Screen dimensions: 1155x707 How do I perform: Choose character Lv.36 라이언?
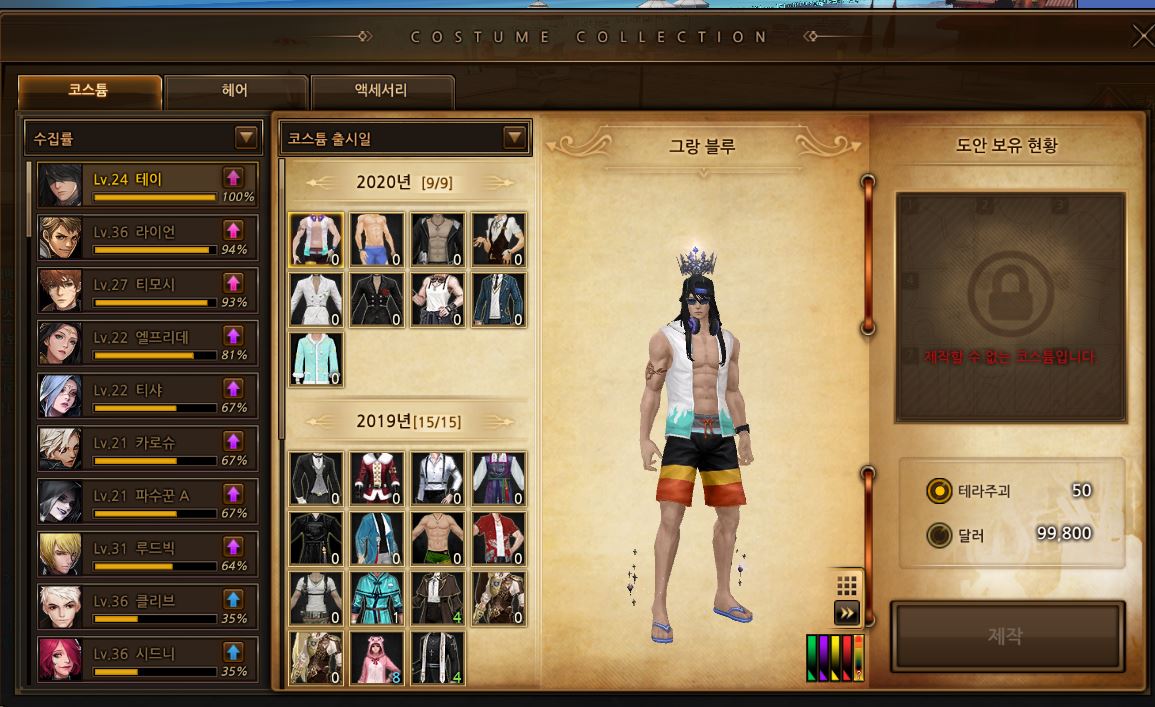[x=147, y=238]
